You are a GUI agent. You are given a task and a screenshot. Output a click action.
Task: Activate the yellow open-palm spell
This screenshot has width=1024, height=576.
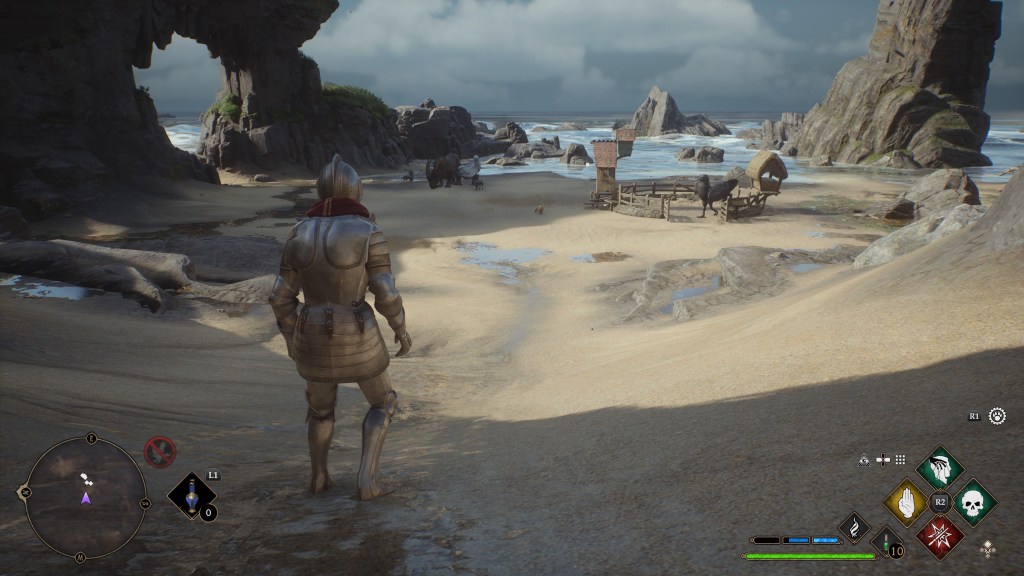pyautogui.click(x=906, y=502)
